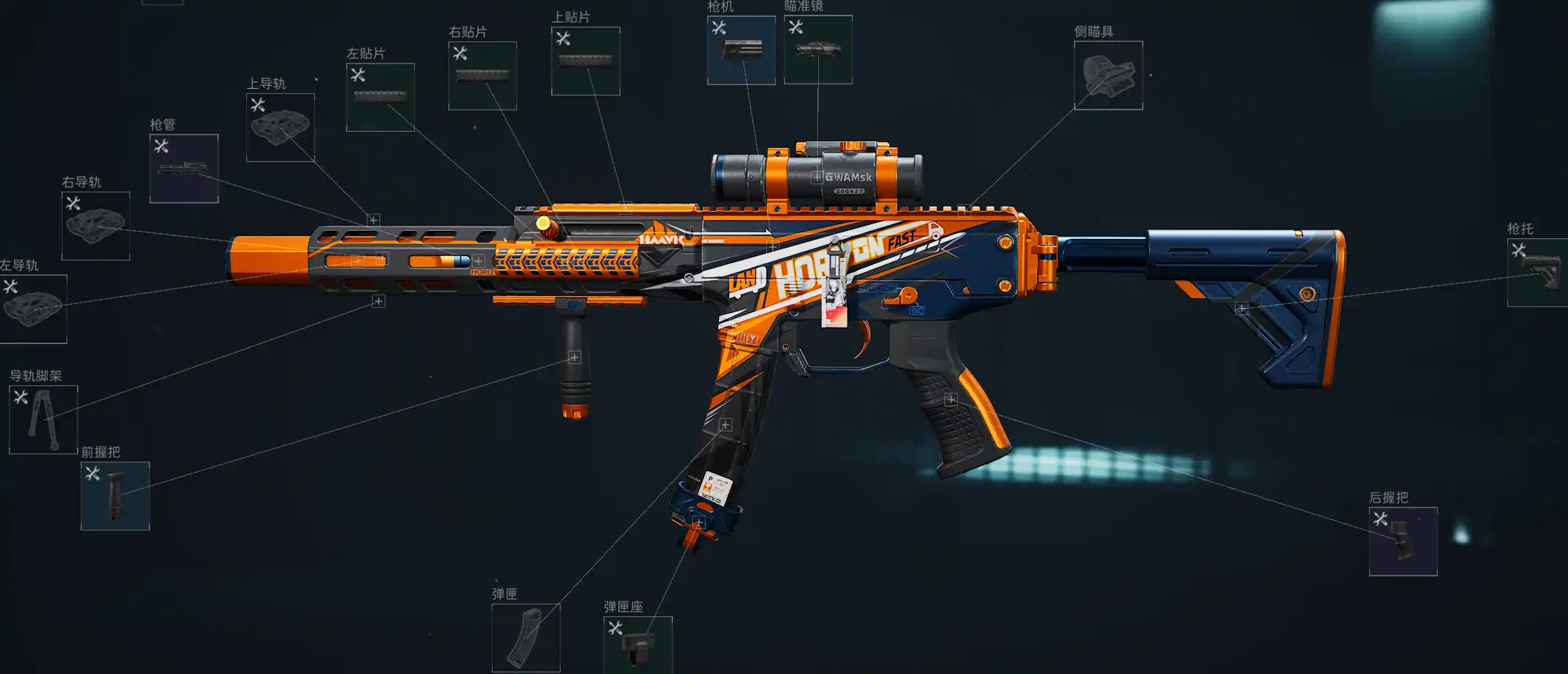Image resolution: width=1568 pixels, height=674 pixels.
Task: Select the 右贴片 right patch slot
Action: 482,75
